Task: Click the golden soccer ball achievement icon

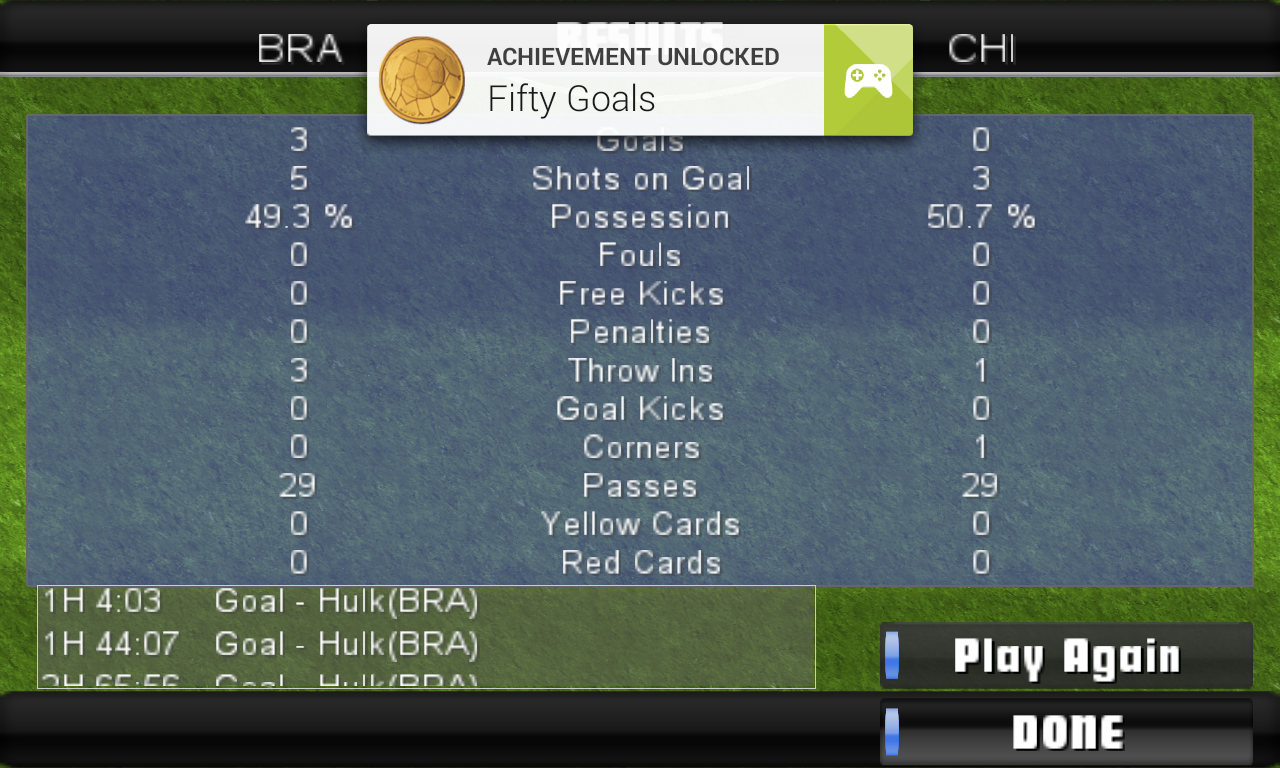Action: click(x=421, y=79)
